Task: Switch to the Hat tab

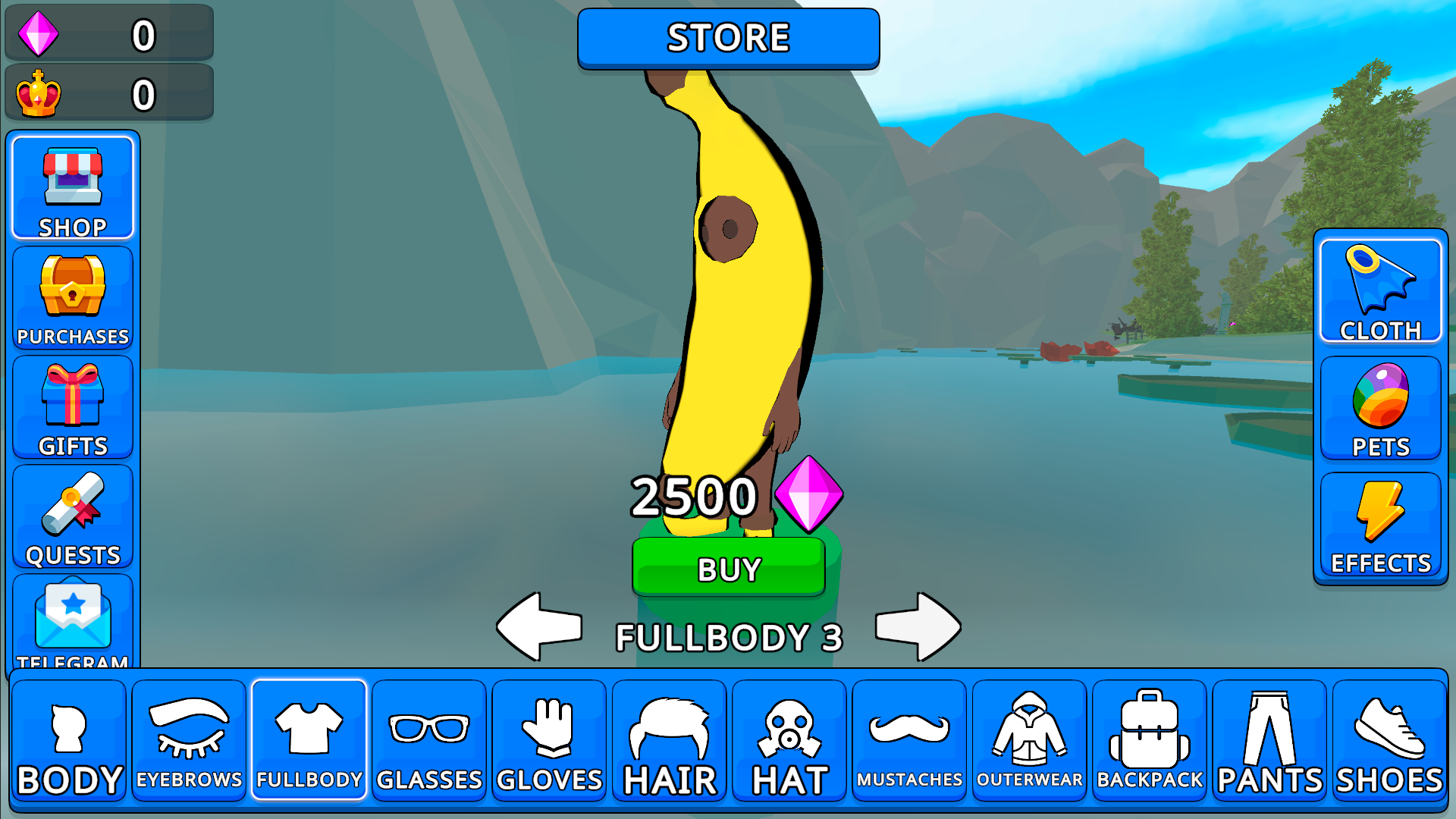Action: click(x=789, y=739)
